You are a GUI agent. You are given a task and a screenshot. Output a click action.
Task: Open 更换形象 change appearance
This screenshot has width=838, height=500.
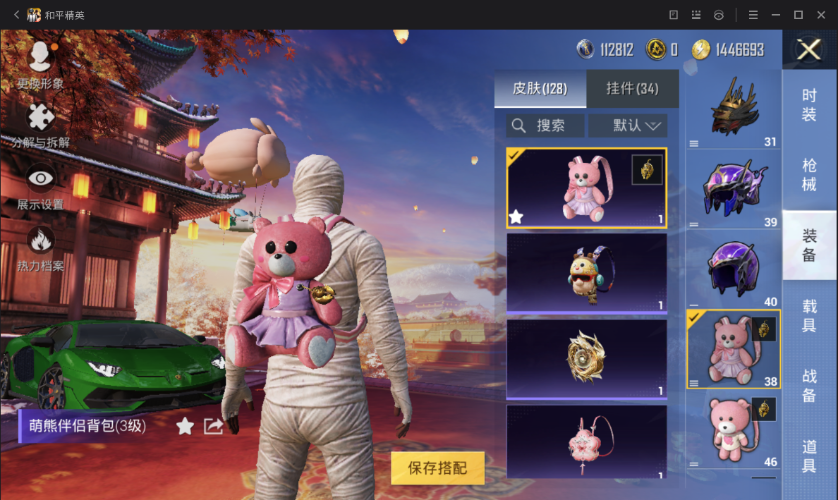point(40,62)
